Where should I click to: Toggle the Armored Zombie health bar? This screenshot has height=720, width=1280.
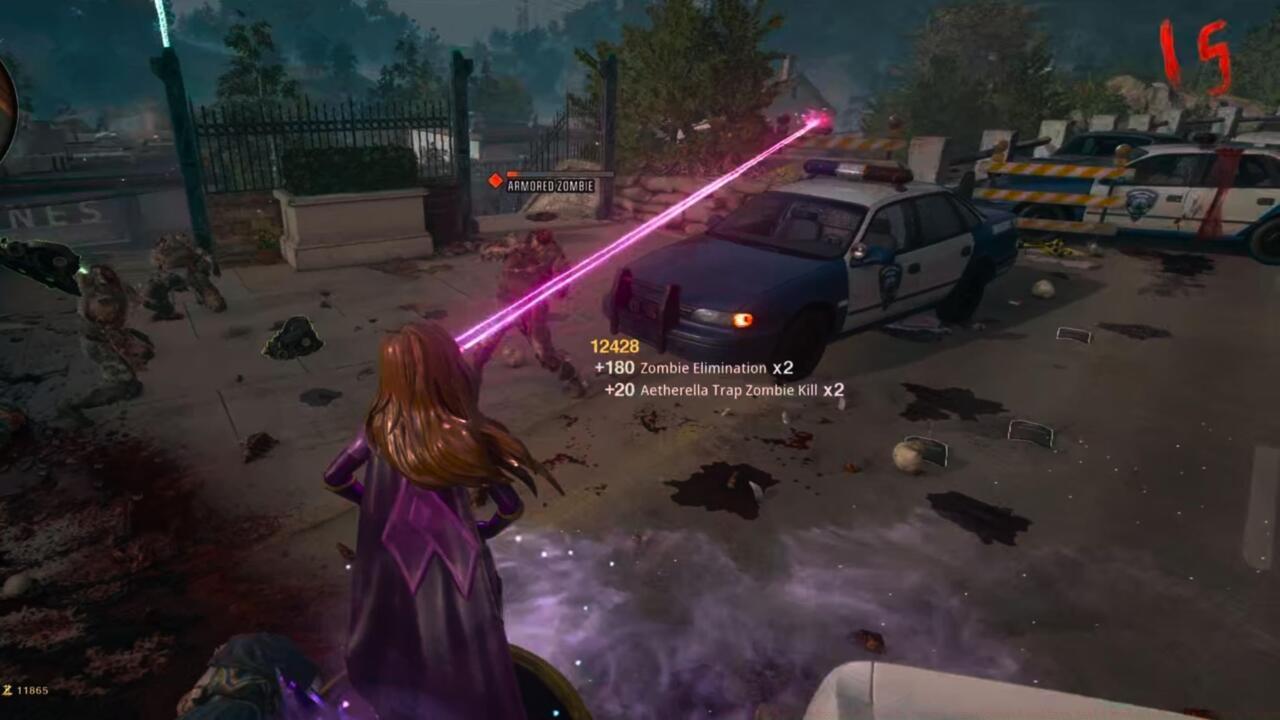pos(560,173)
